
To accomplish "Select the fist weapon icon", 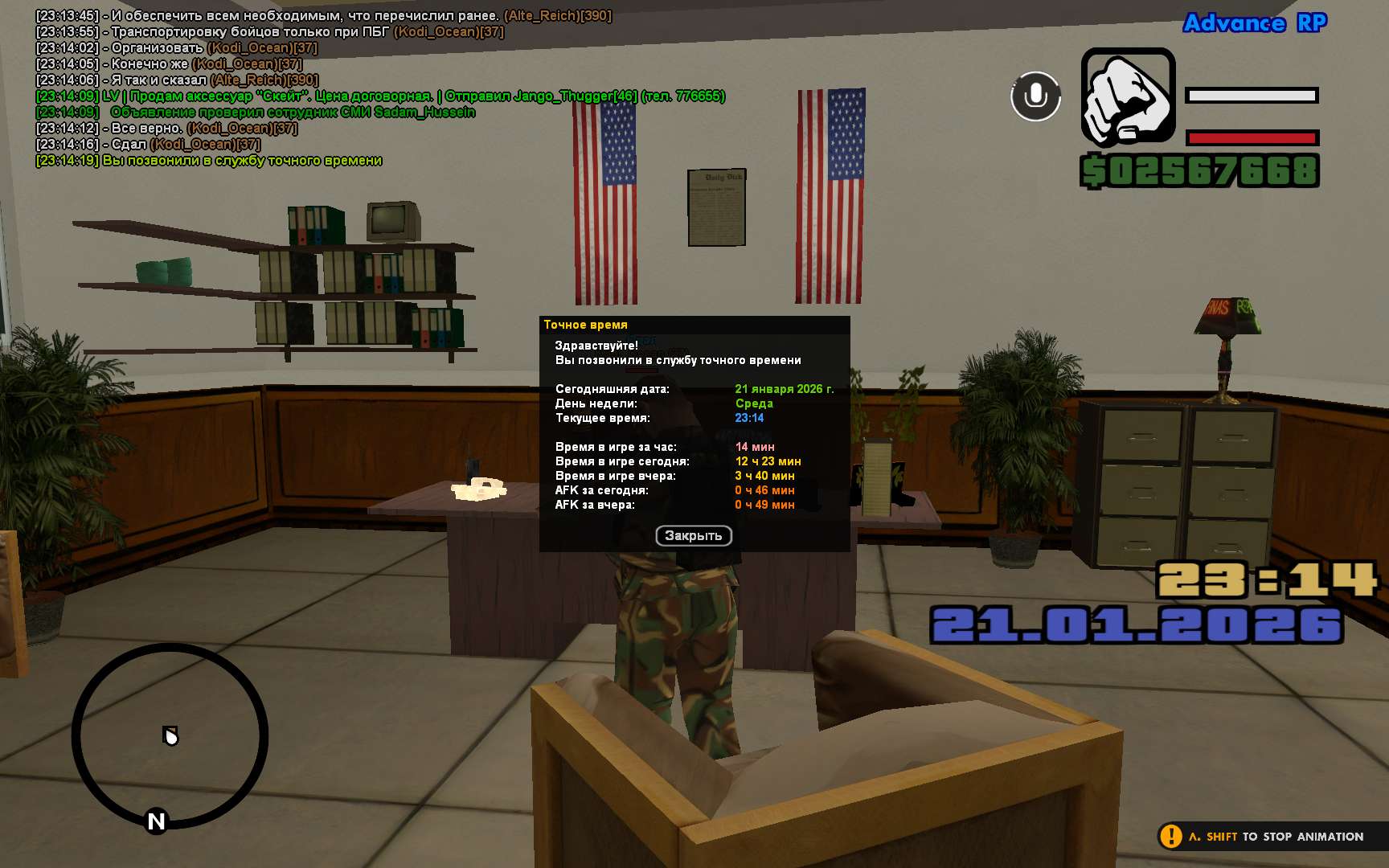I will coord(1128,96).
